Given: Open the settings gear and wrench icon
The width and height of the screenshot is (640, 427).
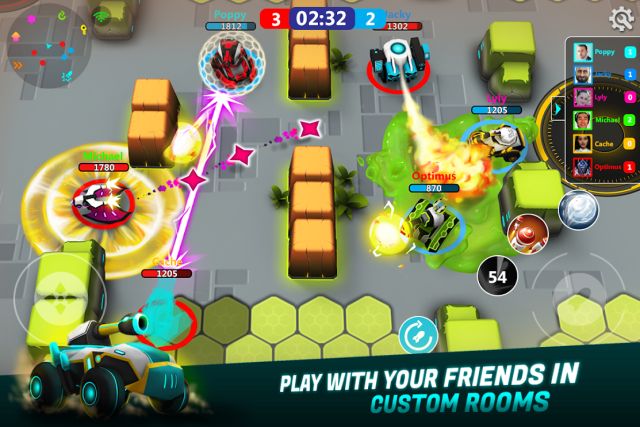Looking at the screenshot, I should (x=620, y=18).
